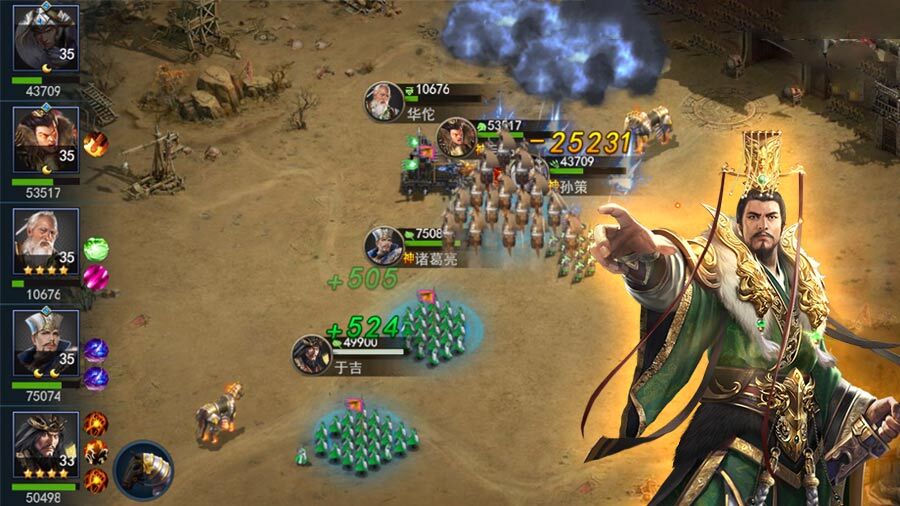Screen dimensions: 900x506
Task: Pick the bottom hero portrait with 50498 troops
Action: click(45, 445)
